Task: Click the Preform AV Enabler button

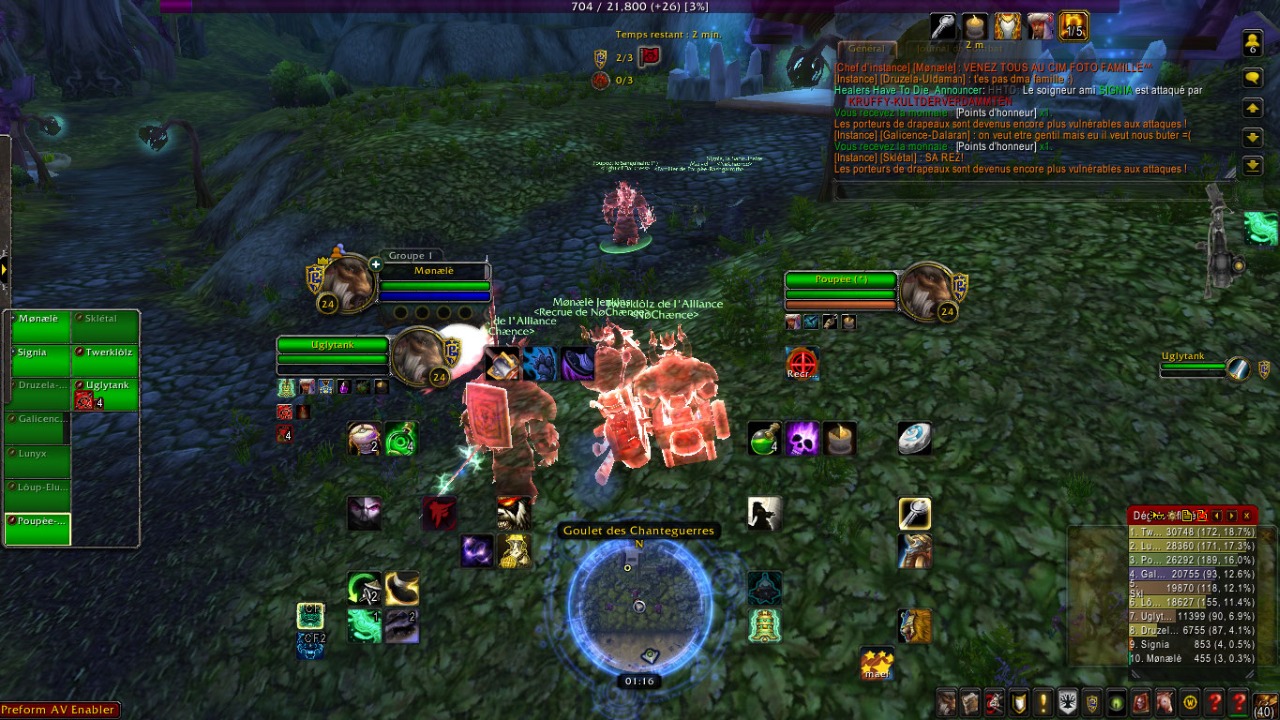Action: pyautogui.click(x=58, y=710)
